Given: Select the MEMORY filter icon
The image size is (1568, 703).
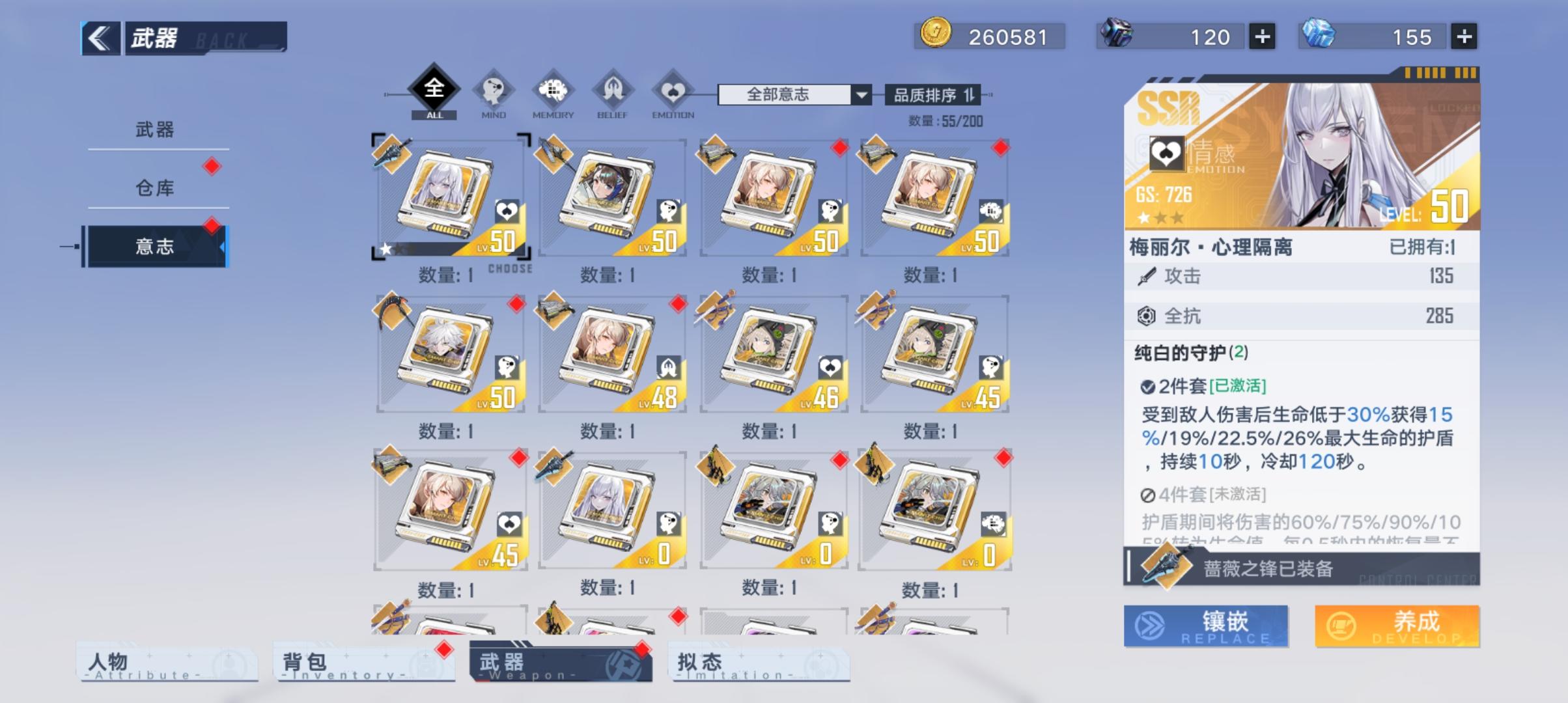Looking at the screenshot, I should click(x=554, y=91).
